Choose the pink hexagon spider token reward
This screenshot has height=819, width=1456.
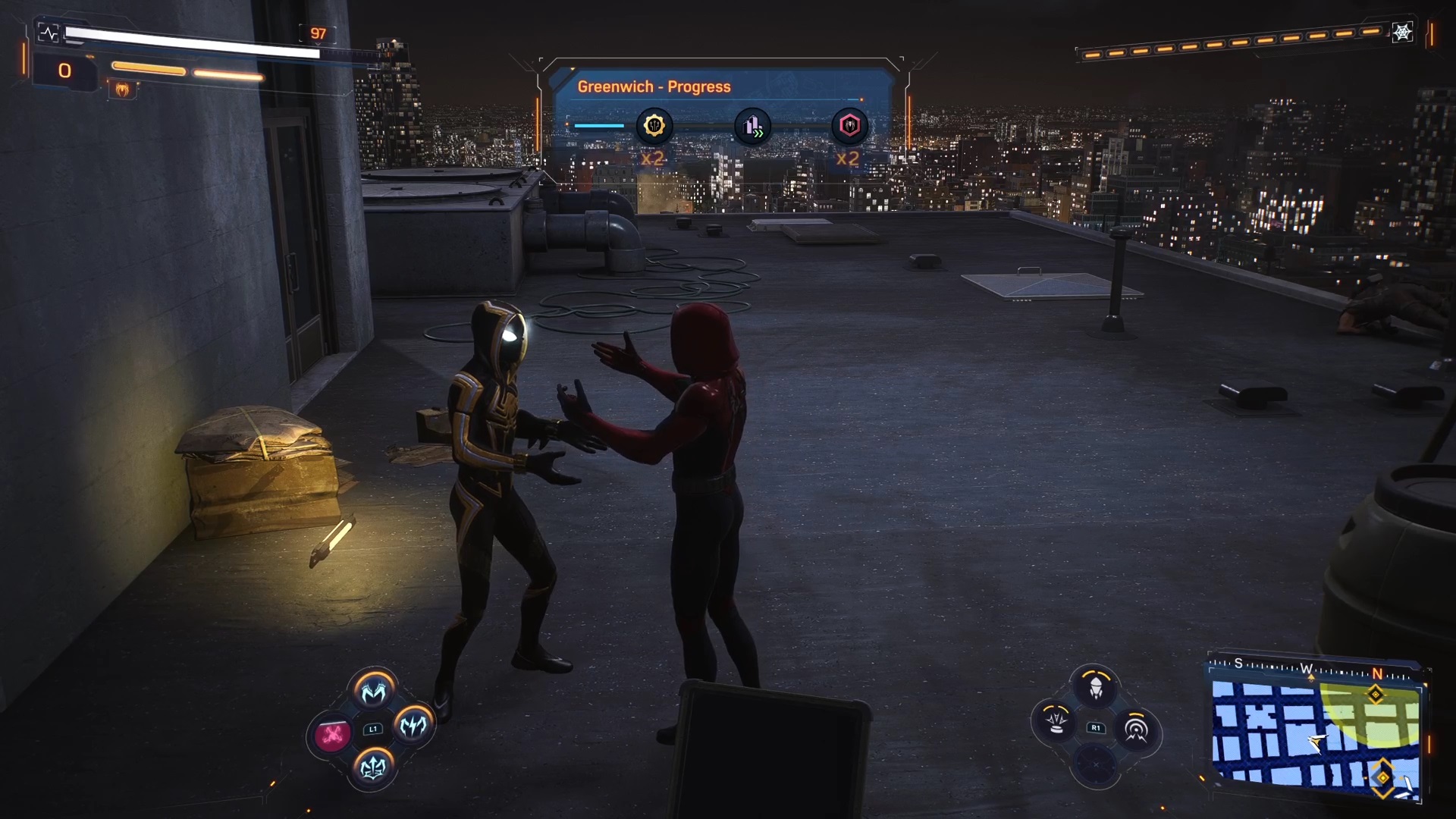pos(849,126)
